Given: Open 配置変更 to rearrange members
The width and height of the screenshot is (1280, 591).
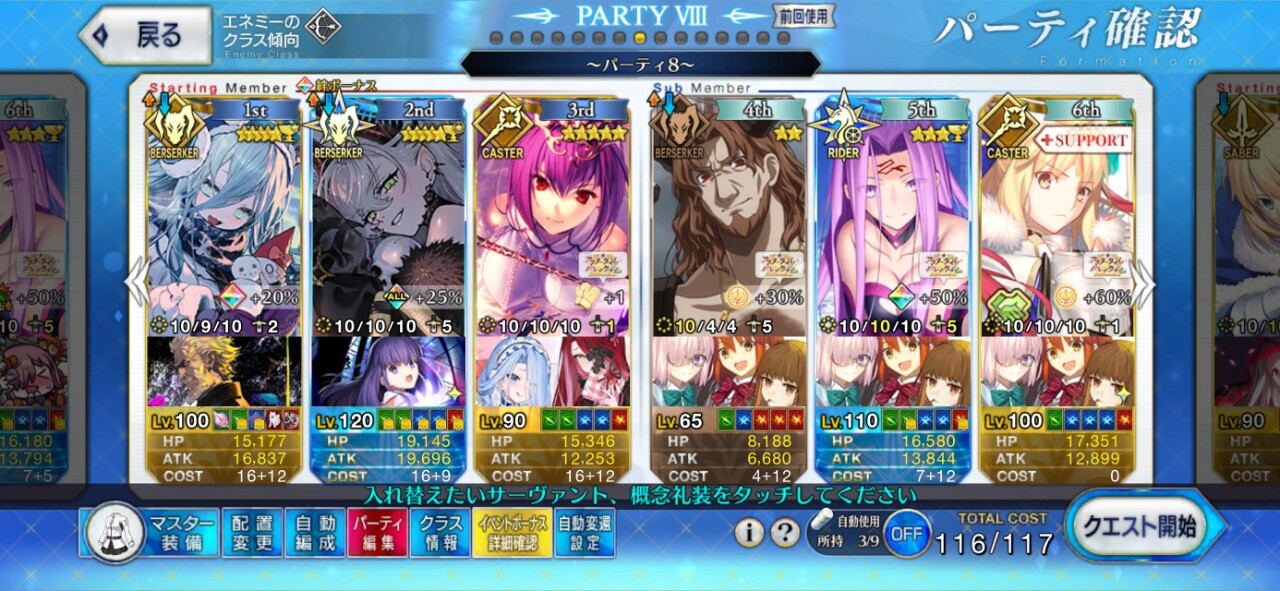Looking at the screenshot, I should 251,533.
